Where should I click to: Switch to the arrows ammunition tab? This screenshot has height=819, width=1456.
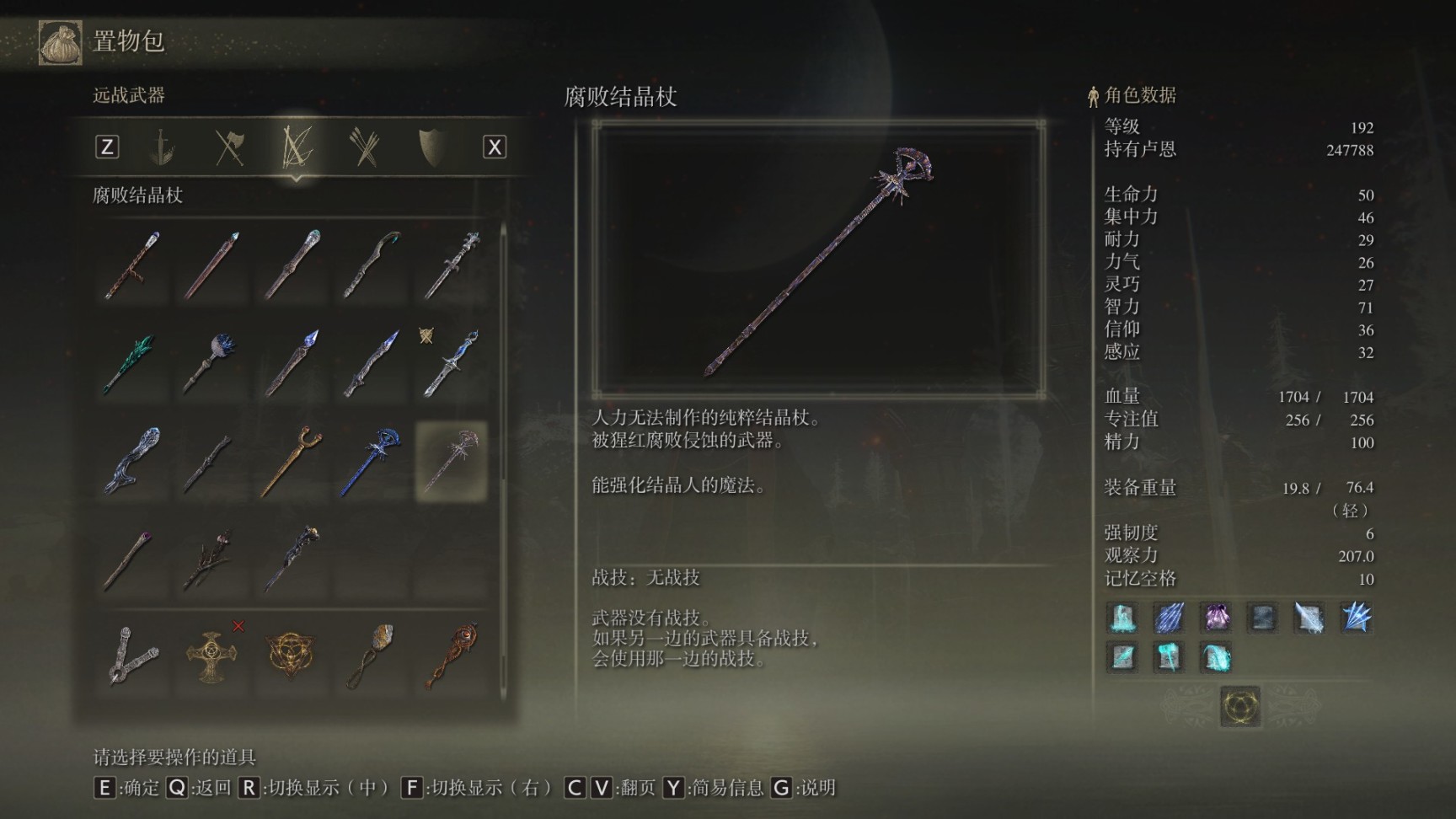364,147
